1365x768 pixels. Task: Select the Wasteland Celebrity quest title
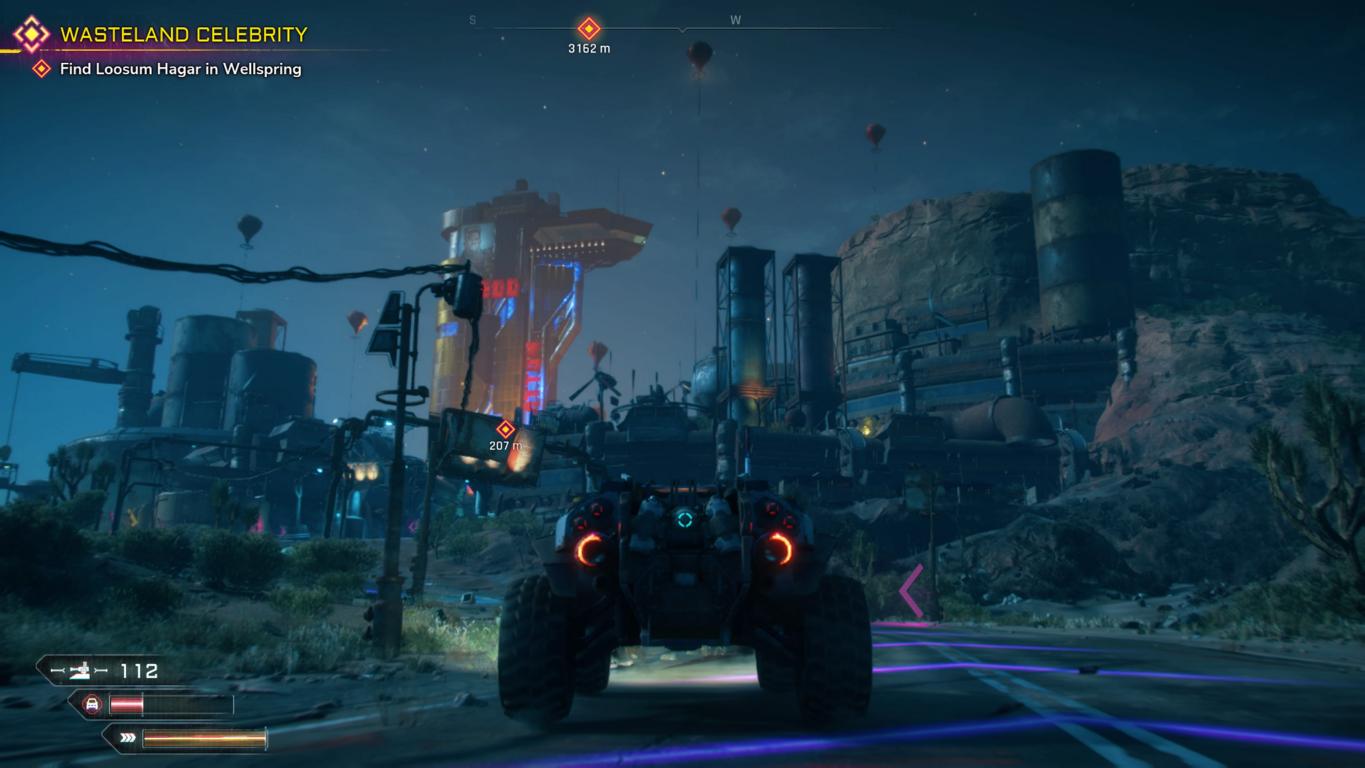[x=183, y=34]
